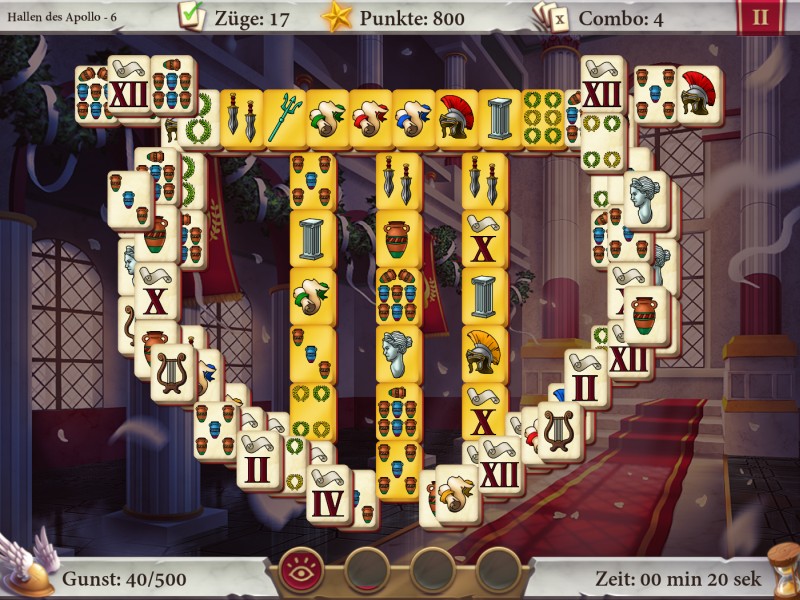Image resolution: width=800 pixels, height=600 pixels.
Task: Select the white red-plumed helmet tile
Action: pyautogui.click(x=699, y=94)
